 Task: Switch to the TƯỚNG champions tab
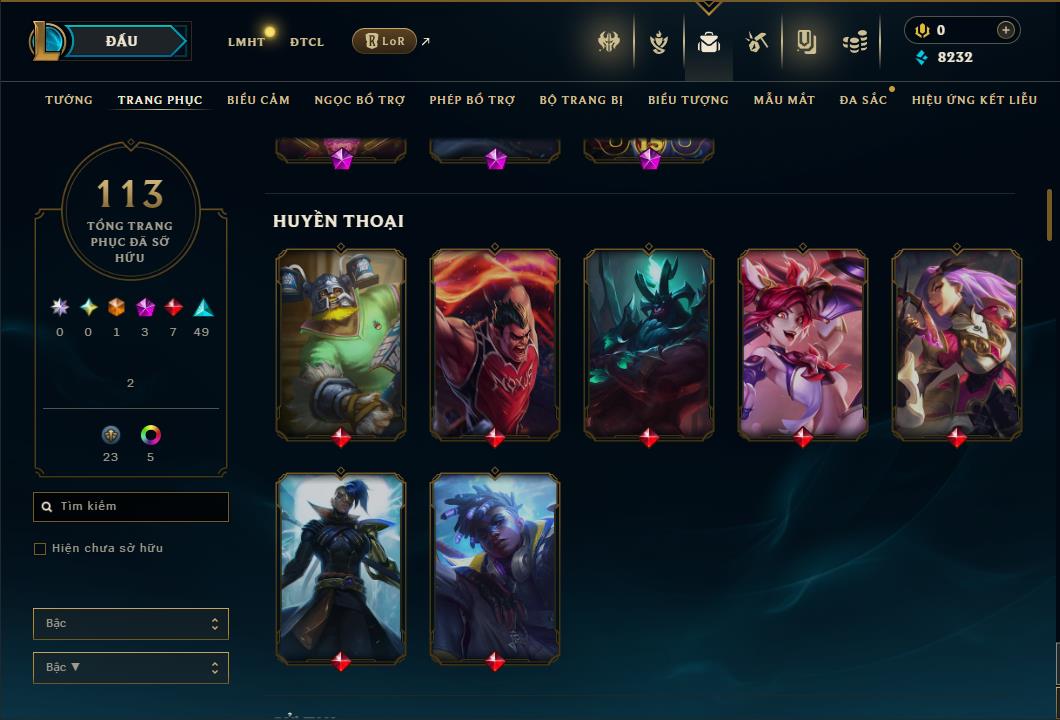(69, 100)
